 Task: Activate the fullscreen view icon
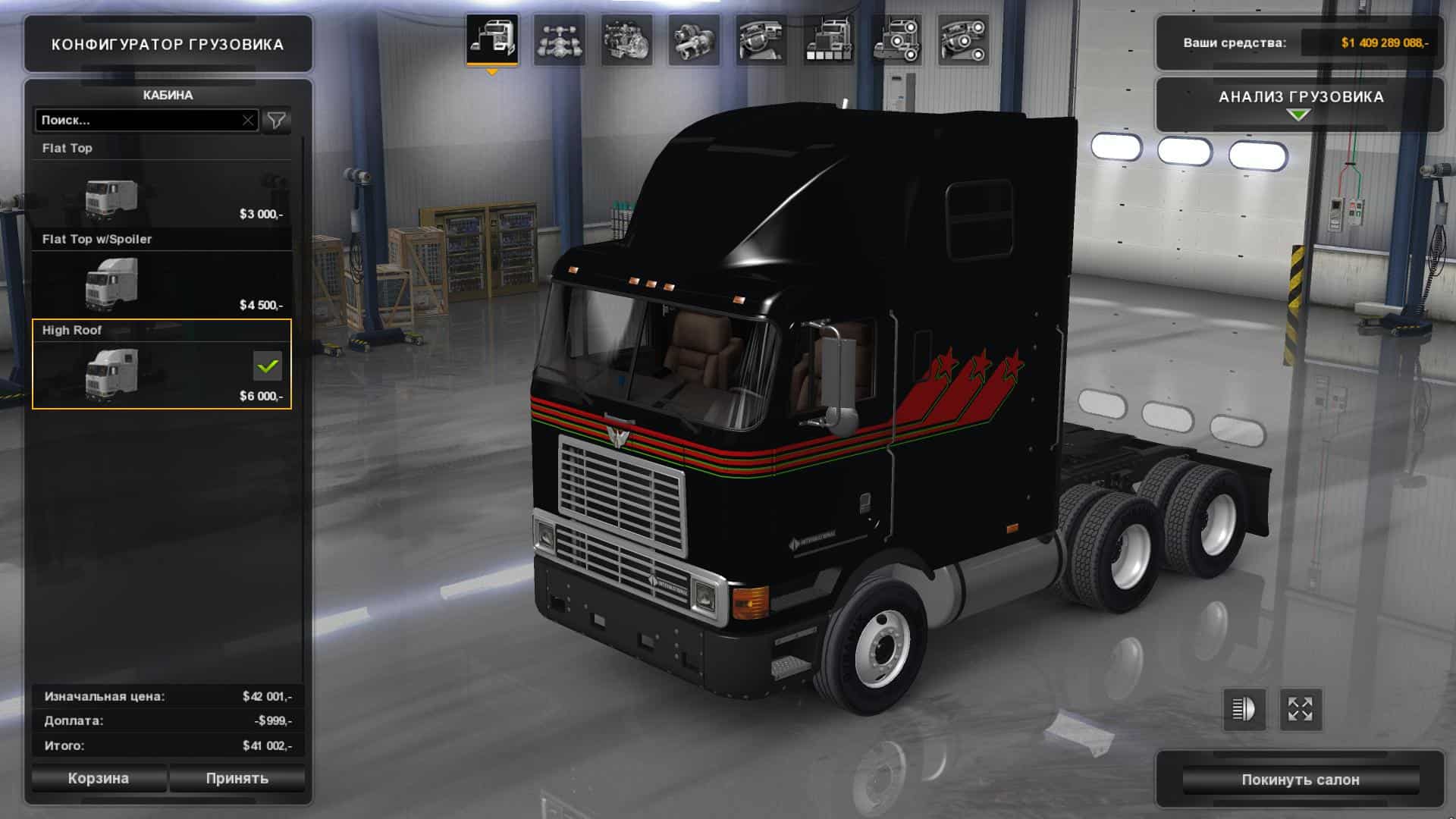(x=1301, y=710)
